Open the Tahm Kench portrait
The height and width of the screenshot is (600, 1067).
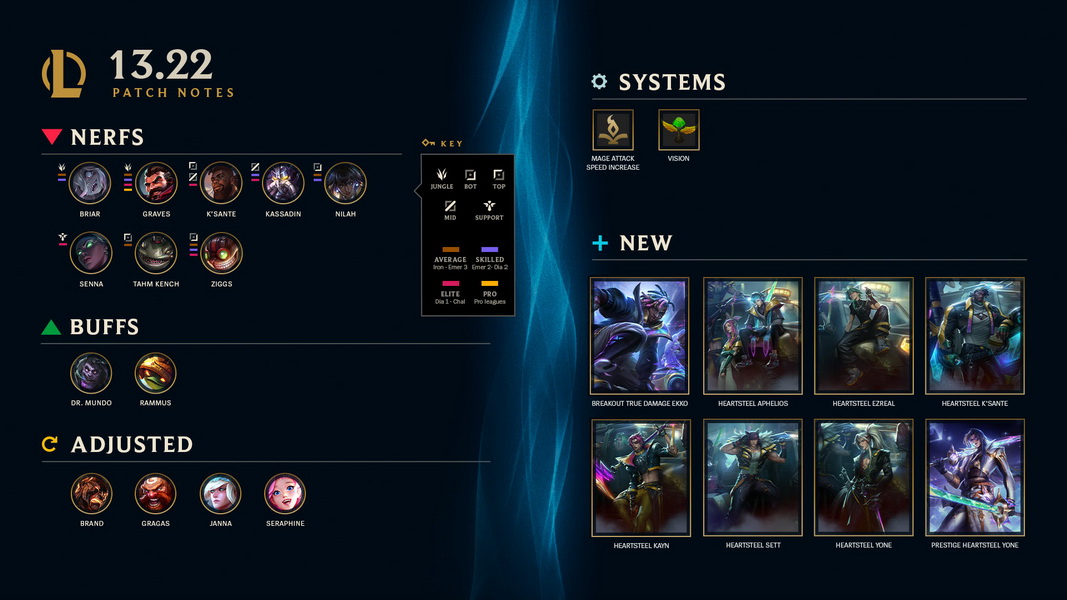pyautogui.click(x=156, y=253)
